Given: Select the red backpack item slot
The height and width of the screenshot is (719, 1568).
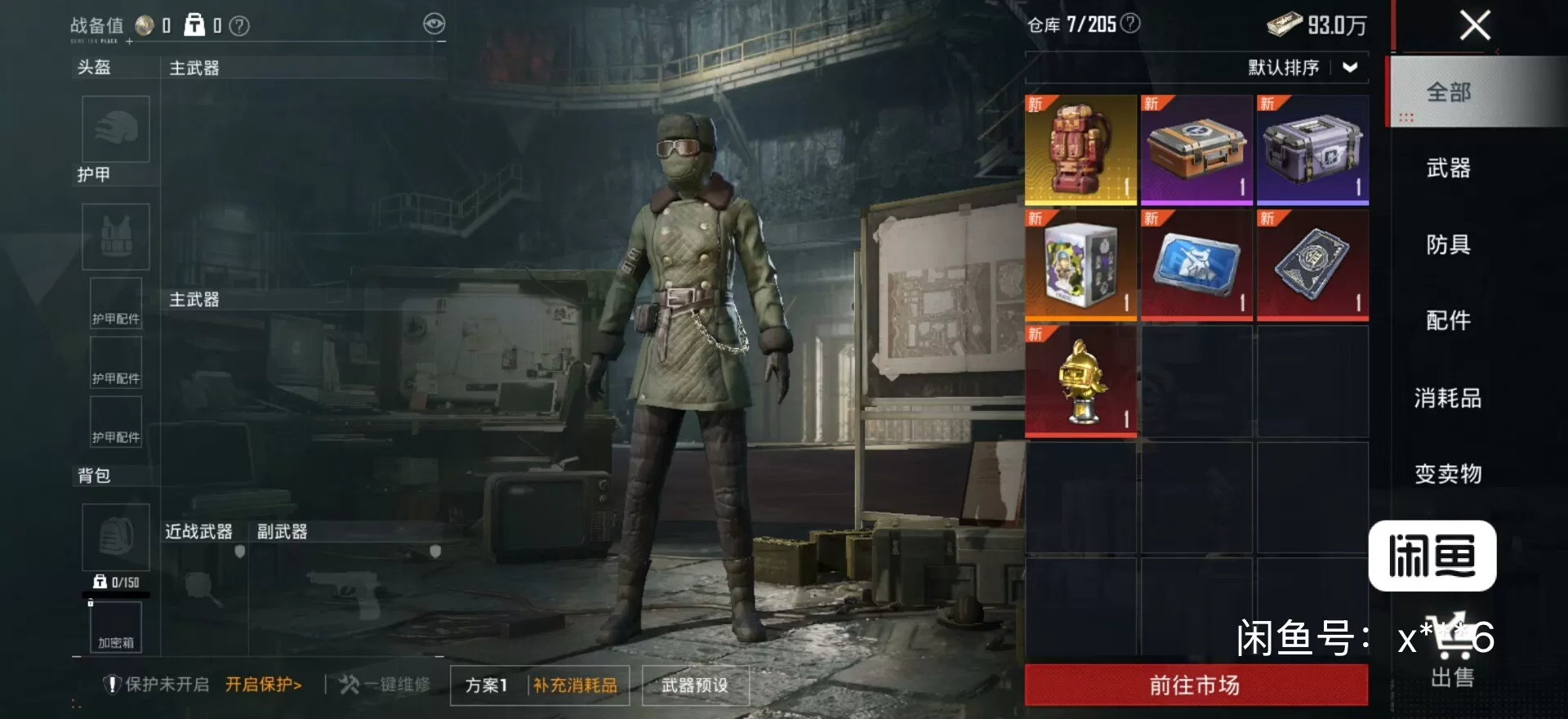Looking at the screenshot, I should tap(1080, 150).
